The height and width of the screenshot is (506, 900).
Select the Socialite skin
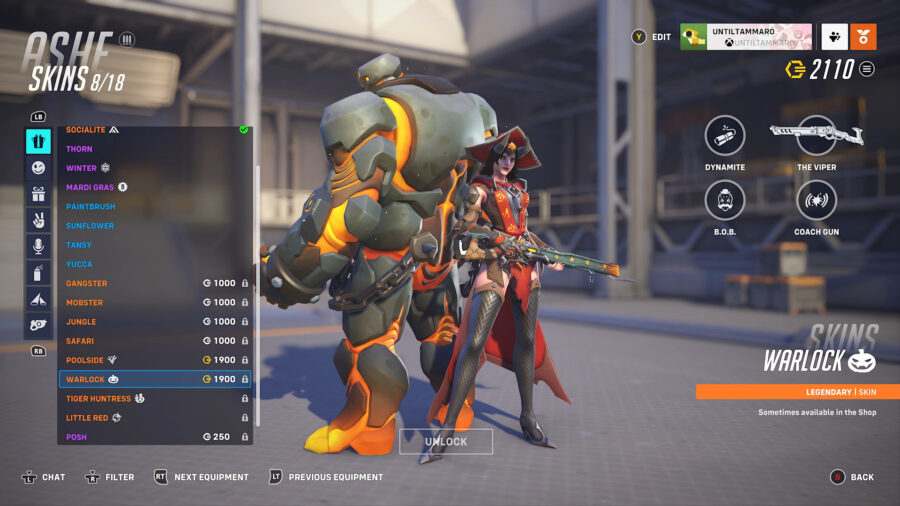click(150, 130)
